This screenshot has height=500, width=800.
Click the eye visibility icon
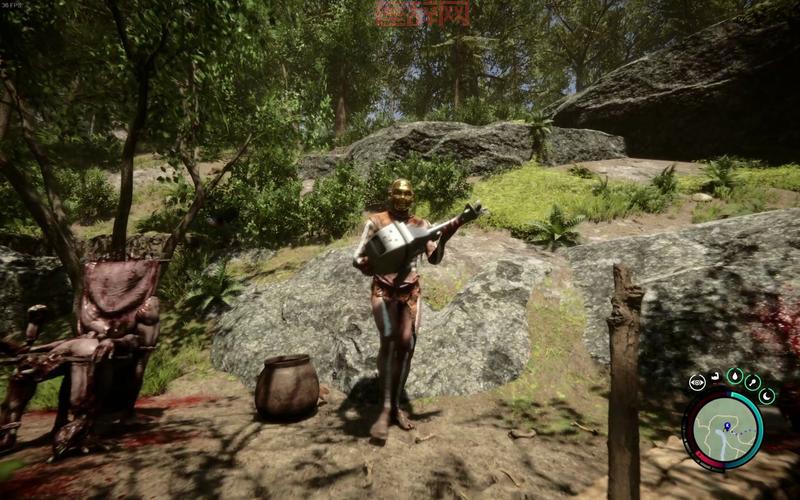click(x=697, y=381)
